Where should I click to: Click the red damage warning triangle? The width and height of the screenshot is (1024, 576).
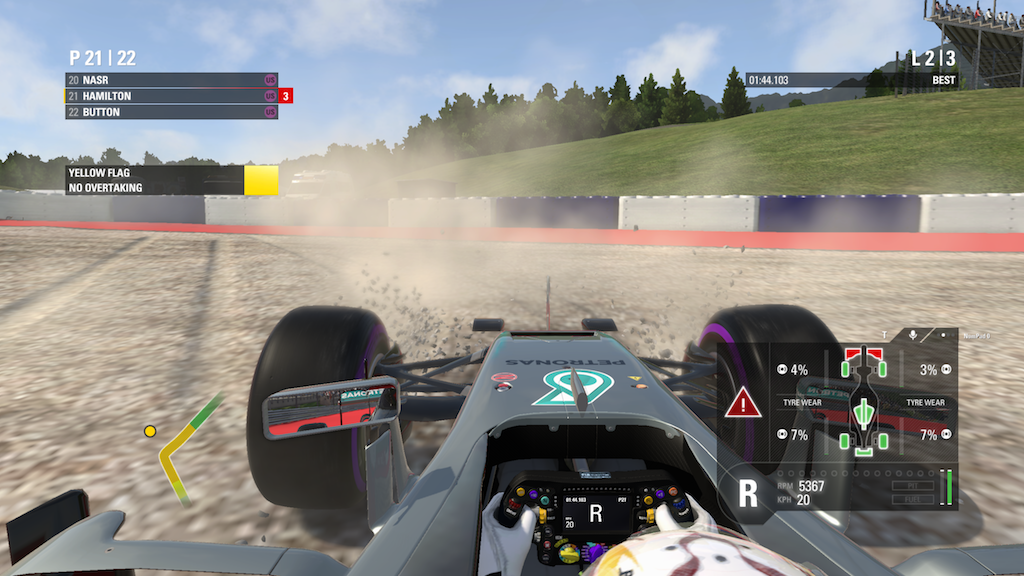pos(743,404)
